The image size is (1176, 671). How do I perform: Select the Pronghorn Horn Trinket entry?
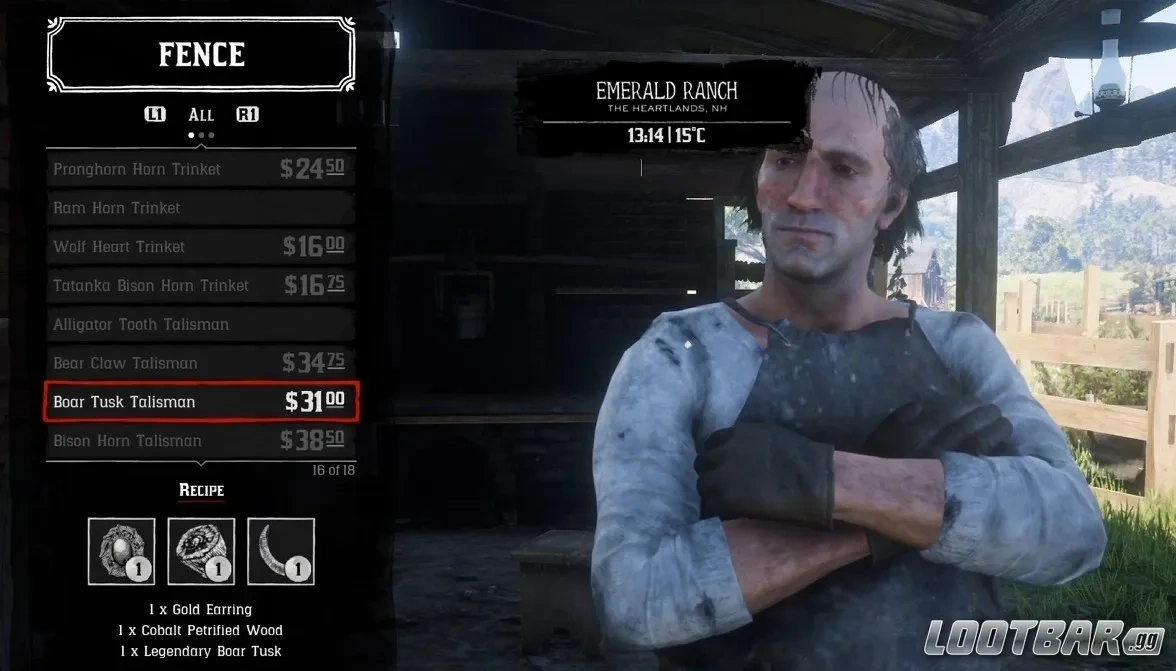click(200, 169)
